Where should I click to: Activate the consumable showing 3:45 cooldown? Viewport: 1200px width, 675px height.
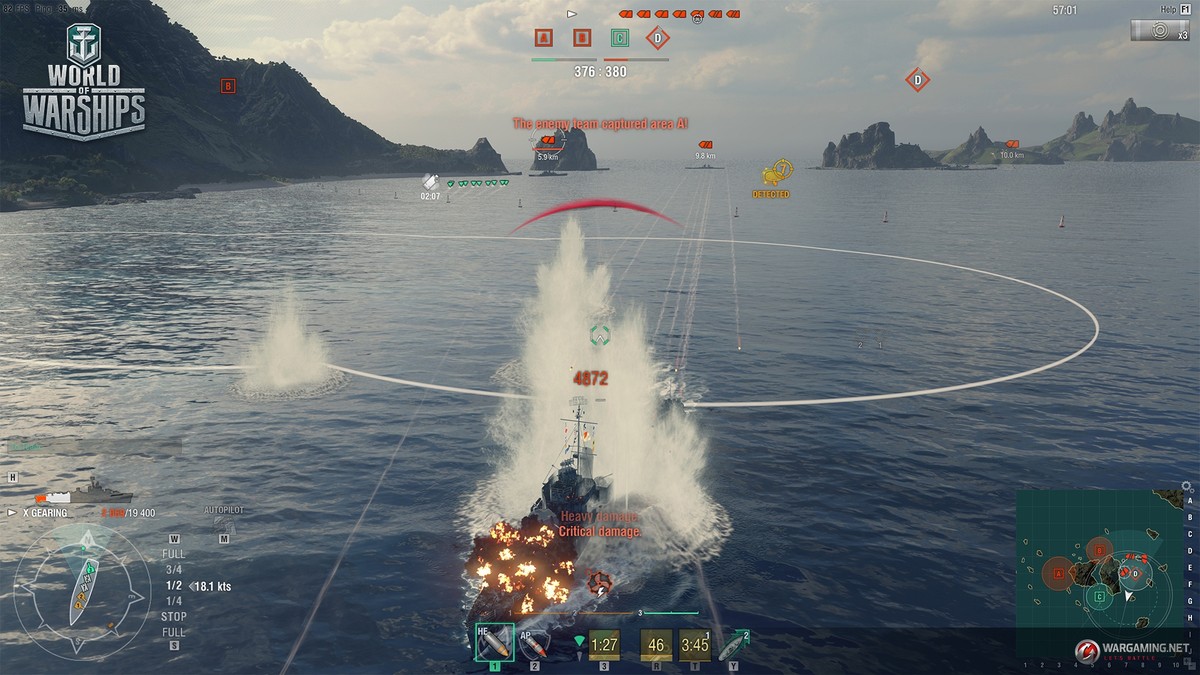pos(694,645)
